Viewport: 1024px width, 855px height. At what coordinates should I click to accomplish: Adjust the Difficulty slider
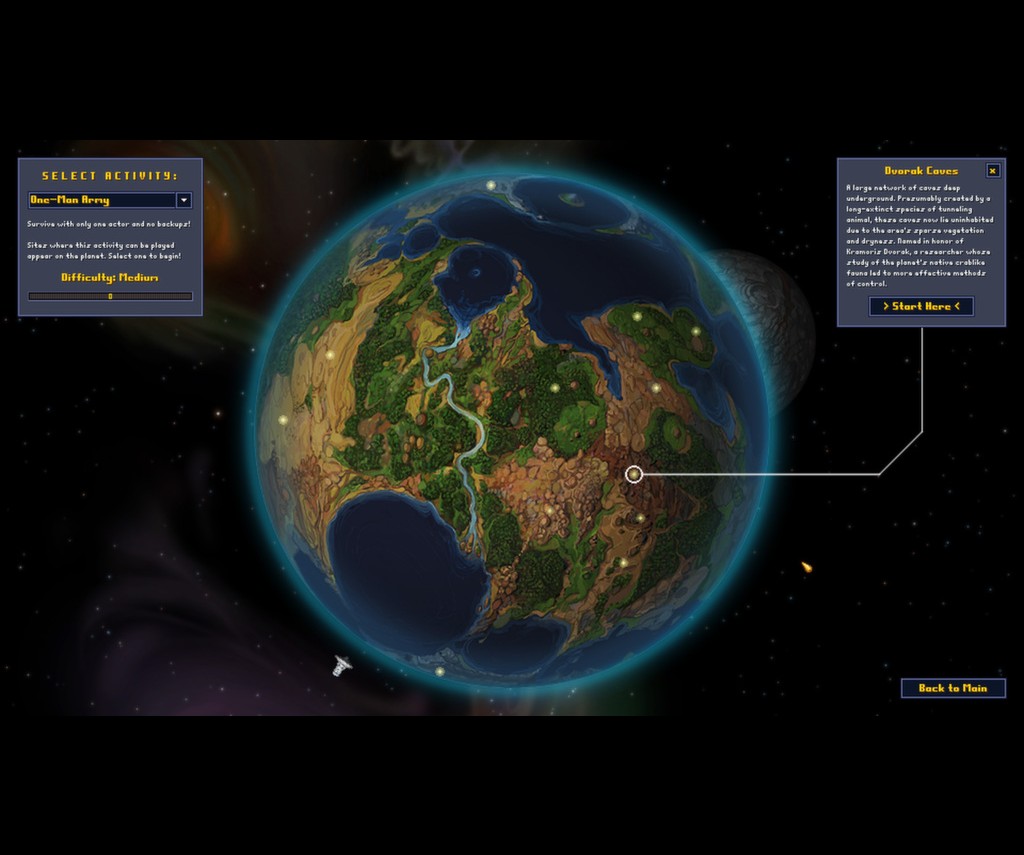[x=110, y=296]
